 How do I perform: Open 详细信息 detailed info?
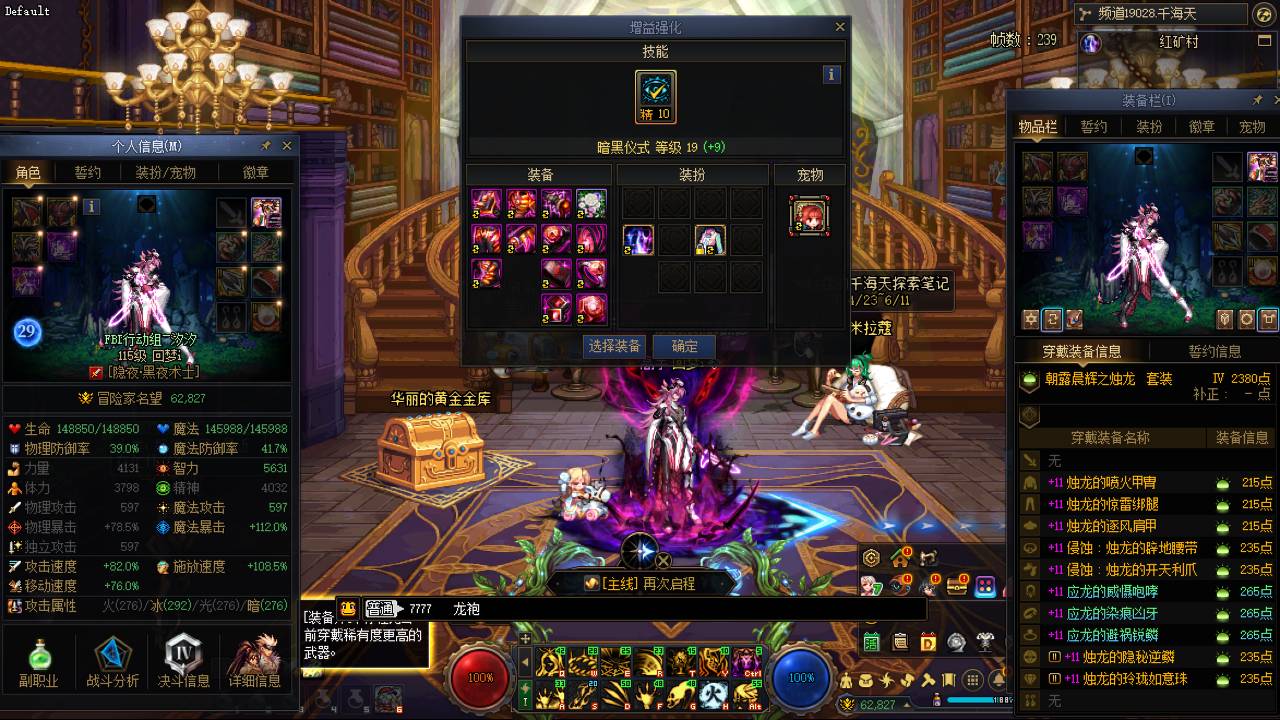254,662
